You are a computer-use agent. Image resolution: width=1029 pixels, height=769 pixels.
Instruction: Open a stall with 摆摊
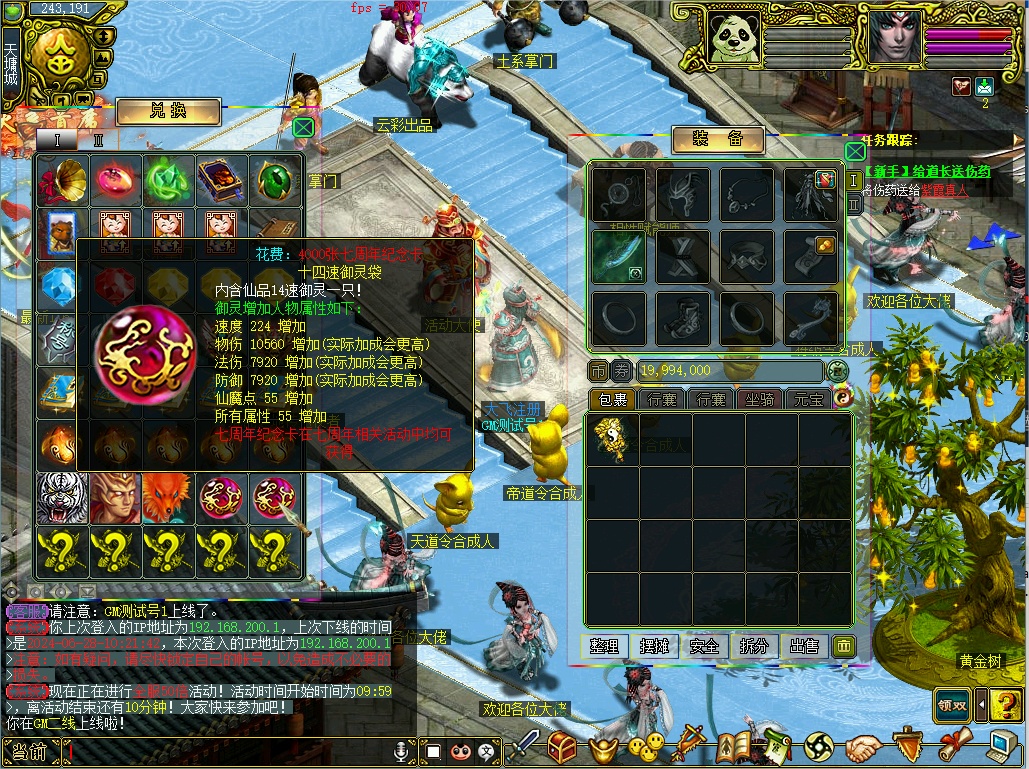coord(654,646)
